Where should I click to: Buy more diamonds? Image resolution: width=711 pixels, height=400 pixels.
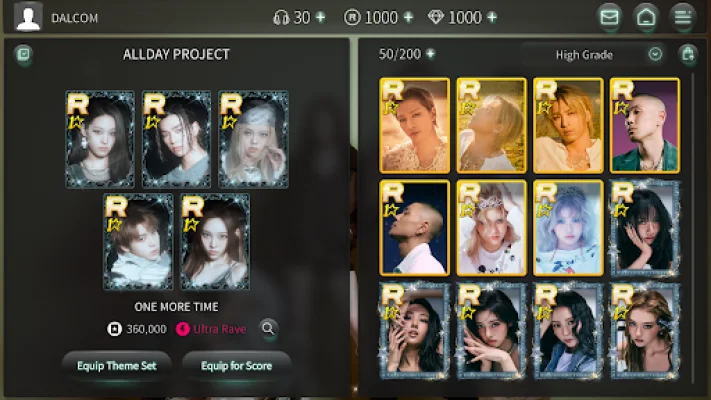[x=491, y=17]
